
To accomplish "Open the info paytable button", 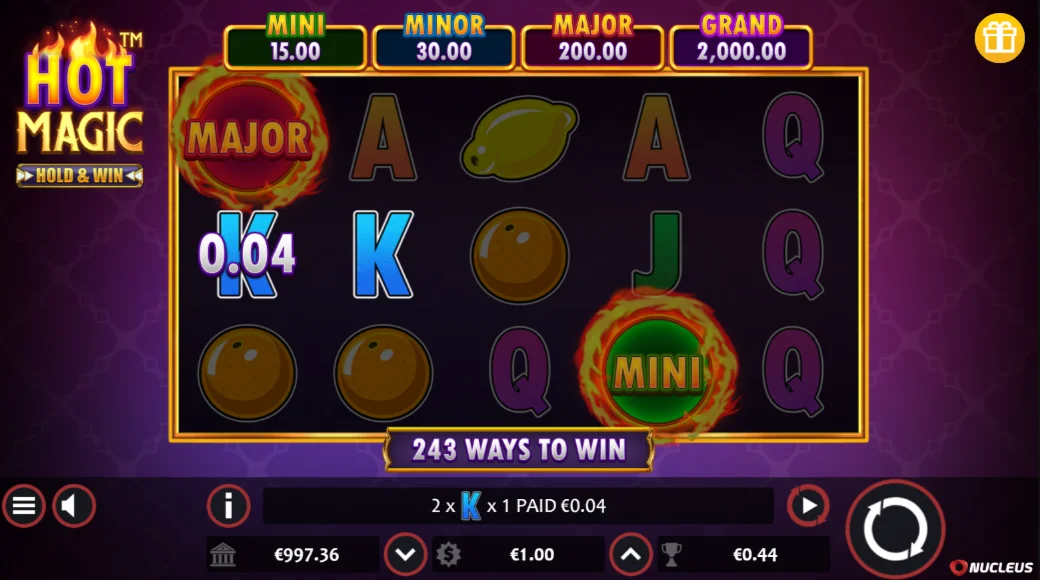I will coord(228,506).
